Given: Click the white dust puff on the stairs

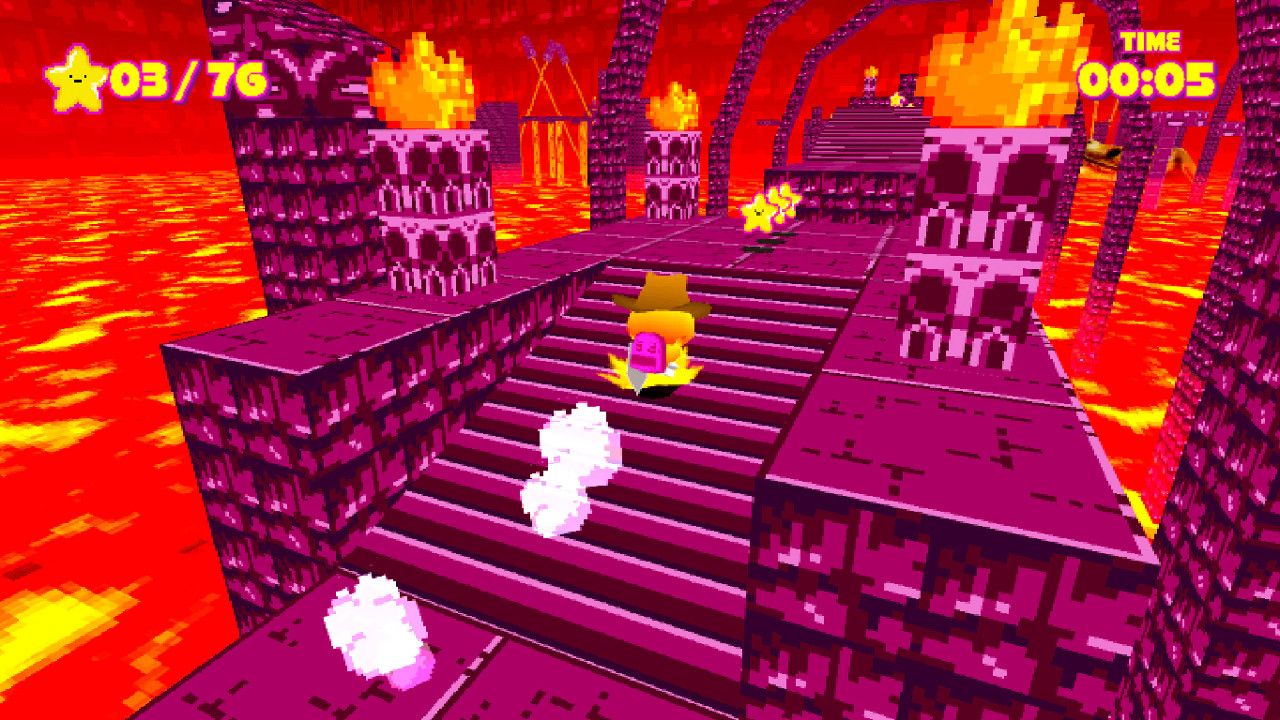Looking at the screenshot, I should [x=573, y=460].
